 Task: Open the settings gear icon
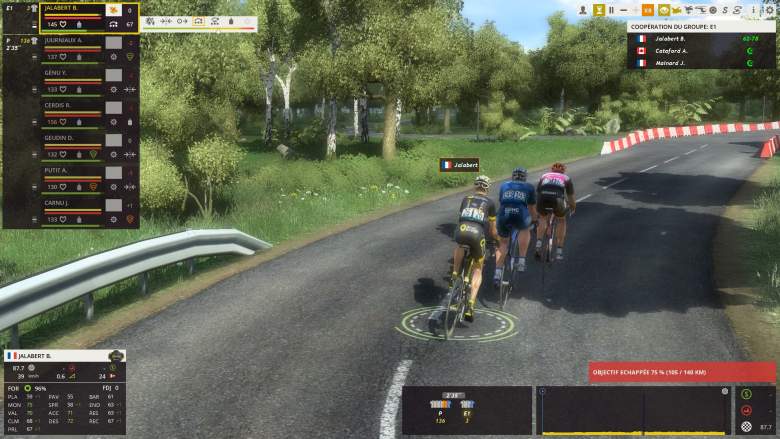point(769,10)
